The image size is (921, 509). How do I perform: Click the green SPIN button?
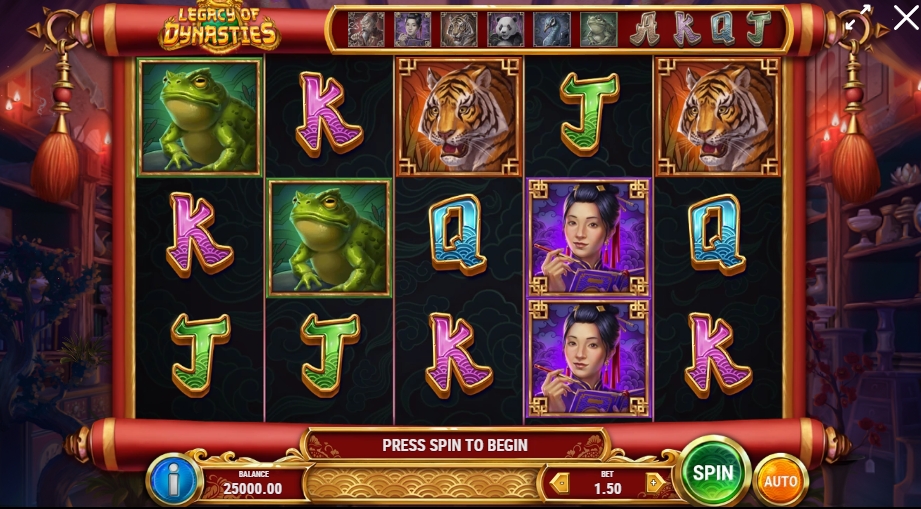click(714, 472)
